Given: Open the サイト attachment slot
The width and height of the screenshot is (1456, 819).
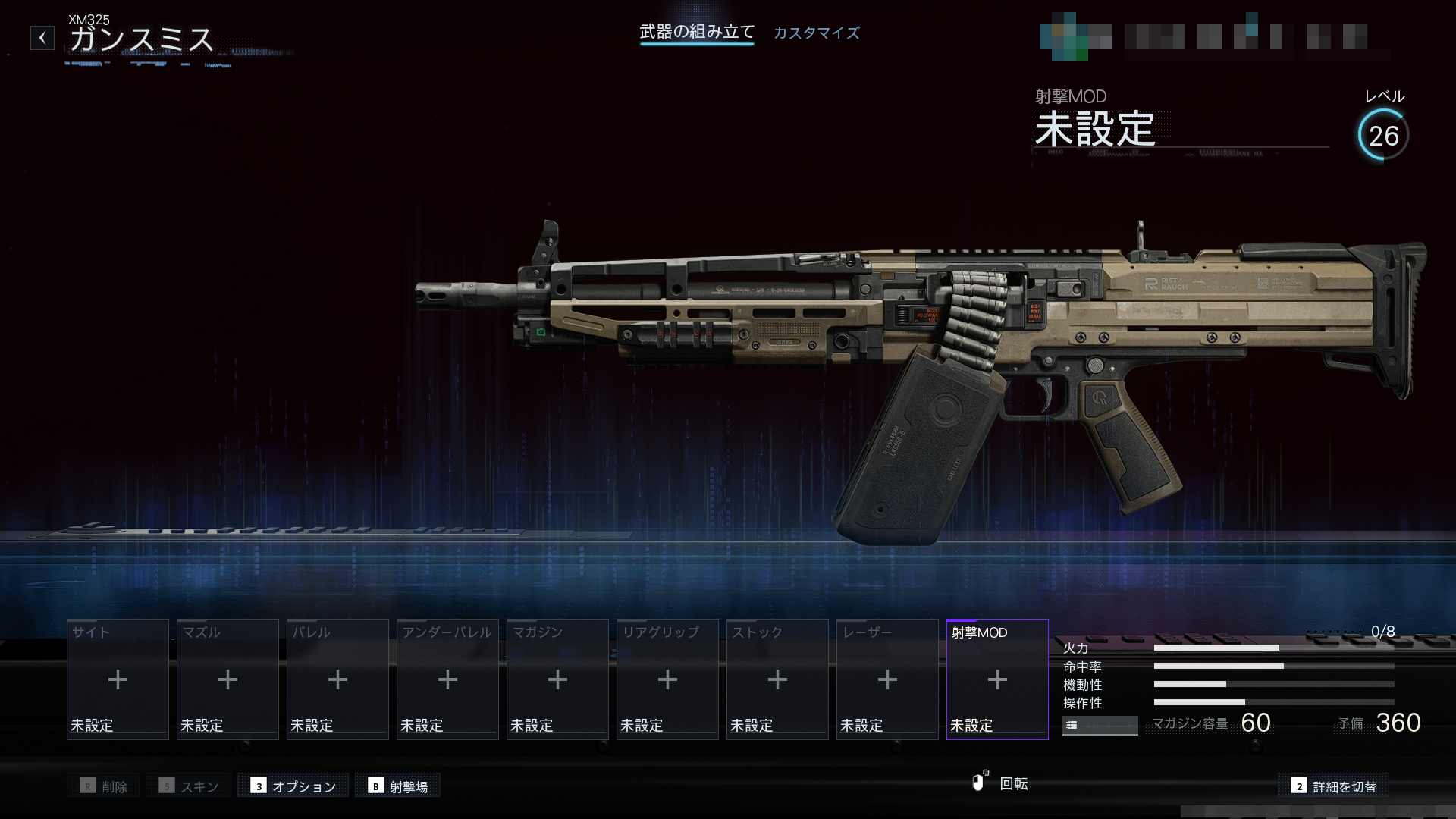Looking at the screenshot, I should pos(118,679).
